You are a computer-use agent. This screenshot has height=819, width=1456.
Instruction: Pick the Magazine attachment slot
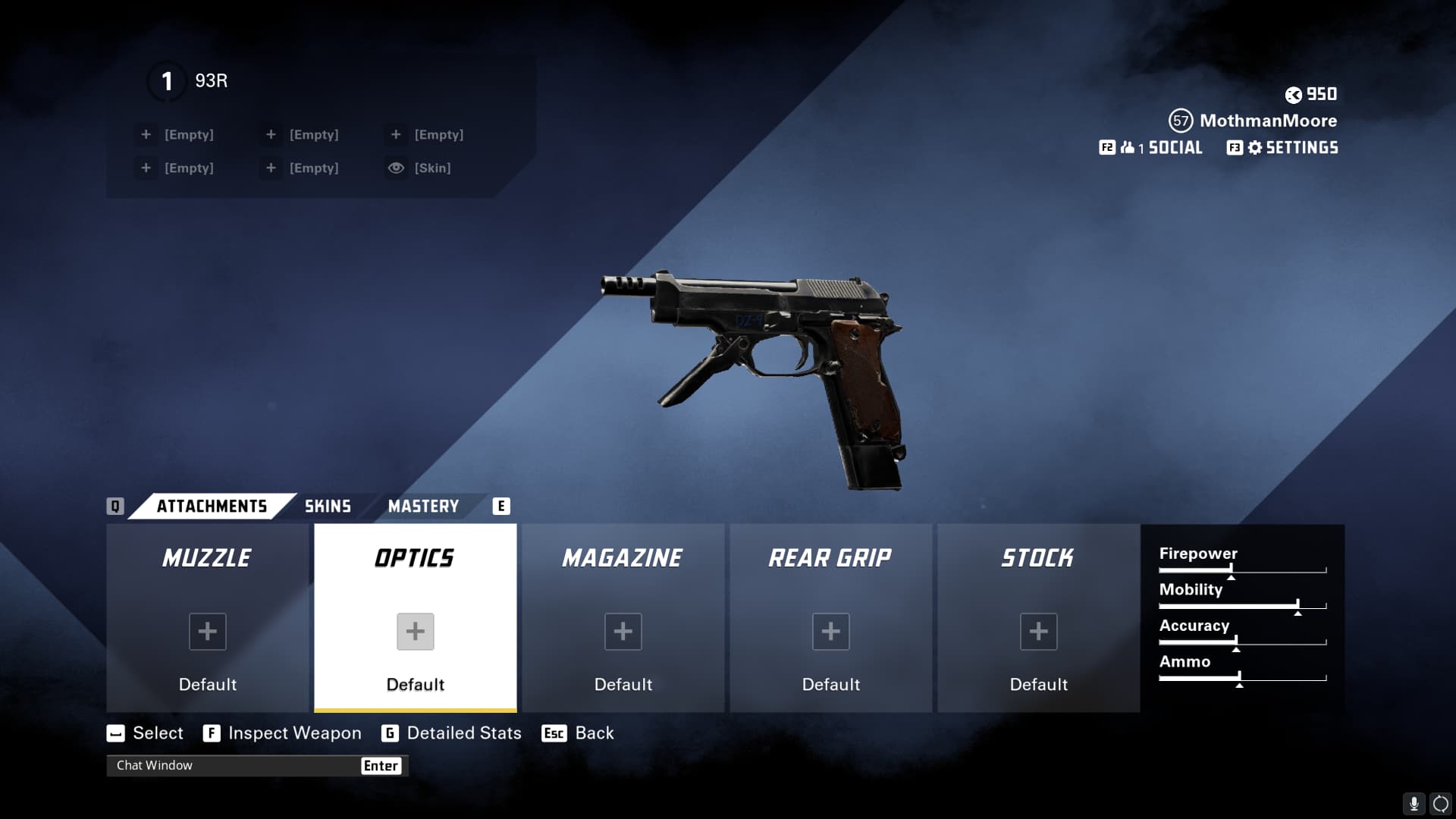pos(623,618)
